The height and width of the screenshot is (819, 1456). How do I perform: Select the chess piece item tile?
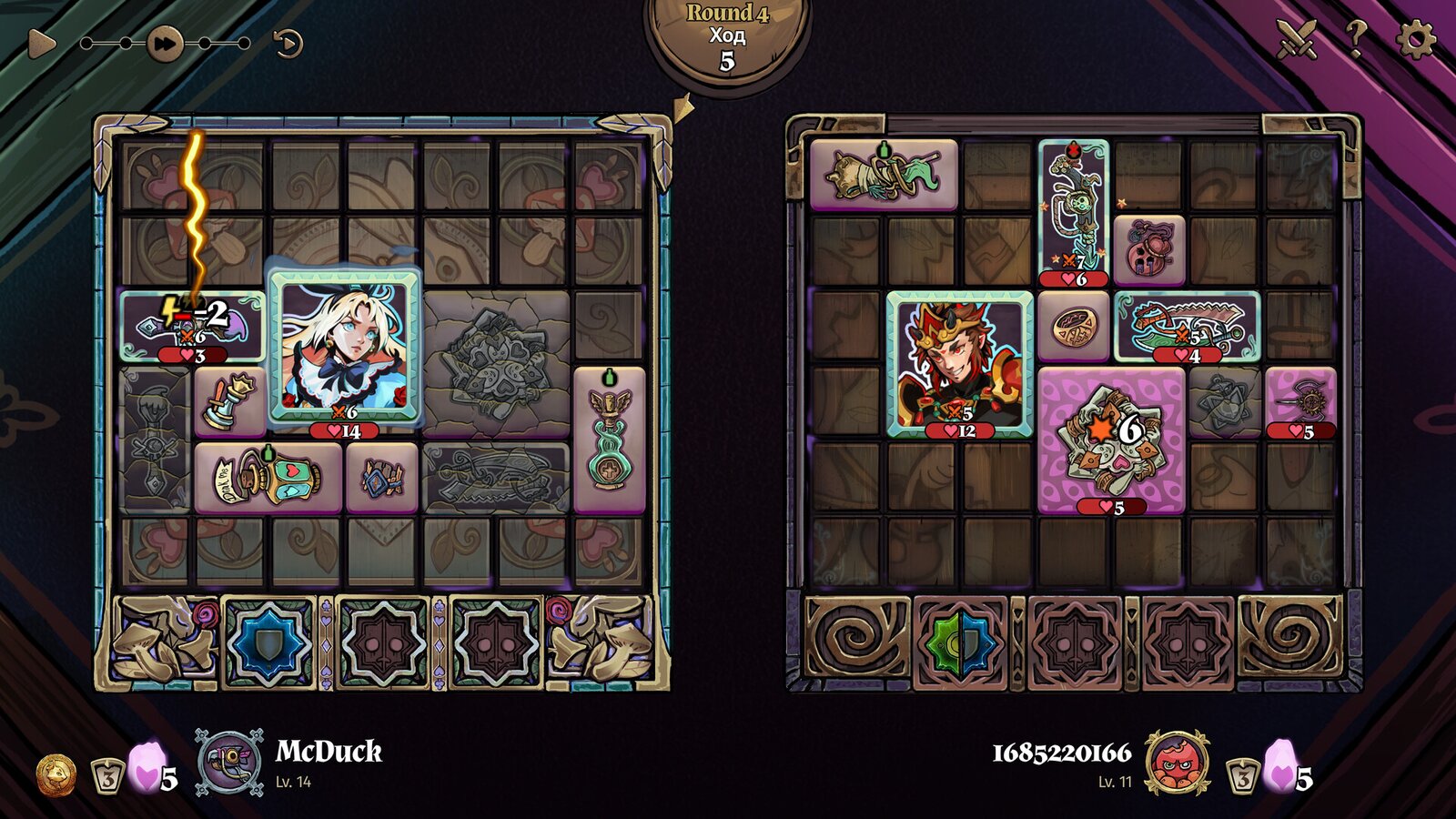click(229, 400)
